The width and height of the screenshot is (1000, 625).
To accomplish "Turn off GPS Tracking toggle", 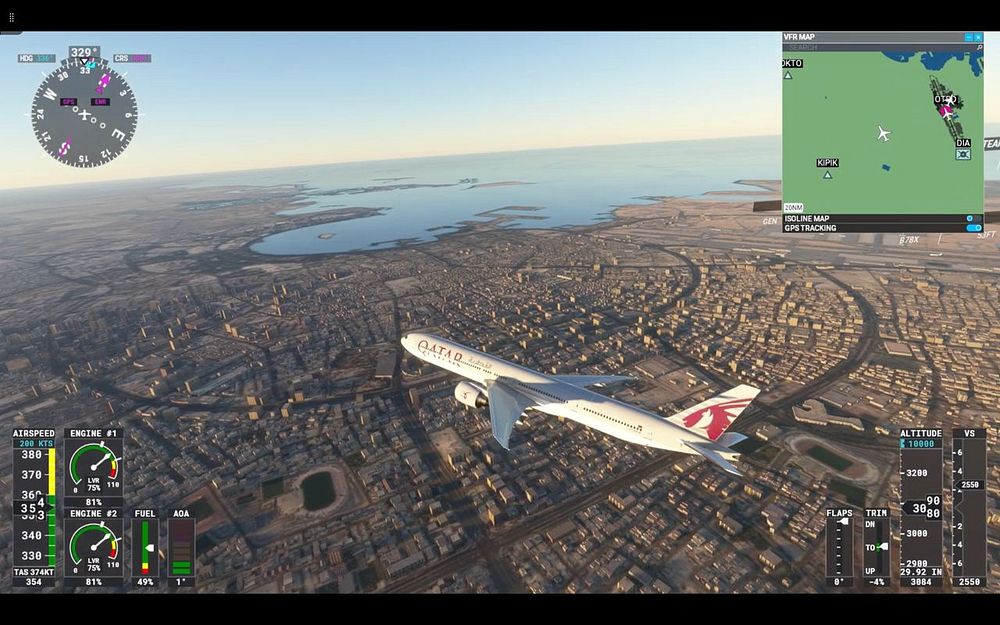I will click(x=973, y=228).
